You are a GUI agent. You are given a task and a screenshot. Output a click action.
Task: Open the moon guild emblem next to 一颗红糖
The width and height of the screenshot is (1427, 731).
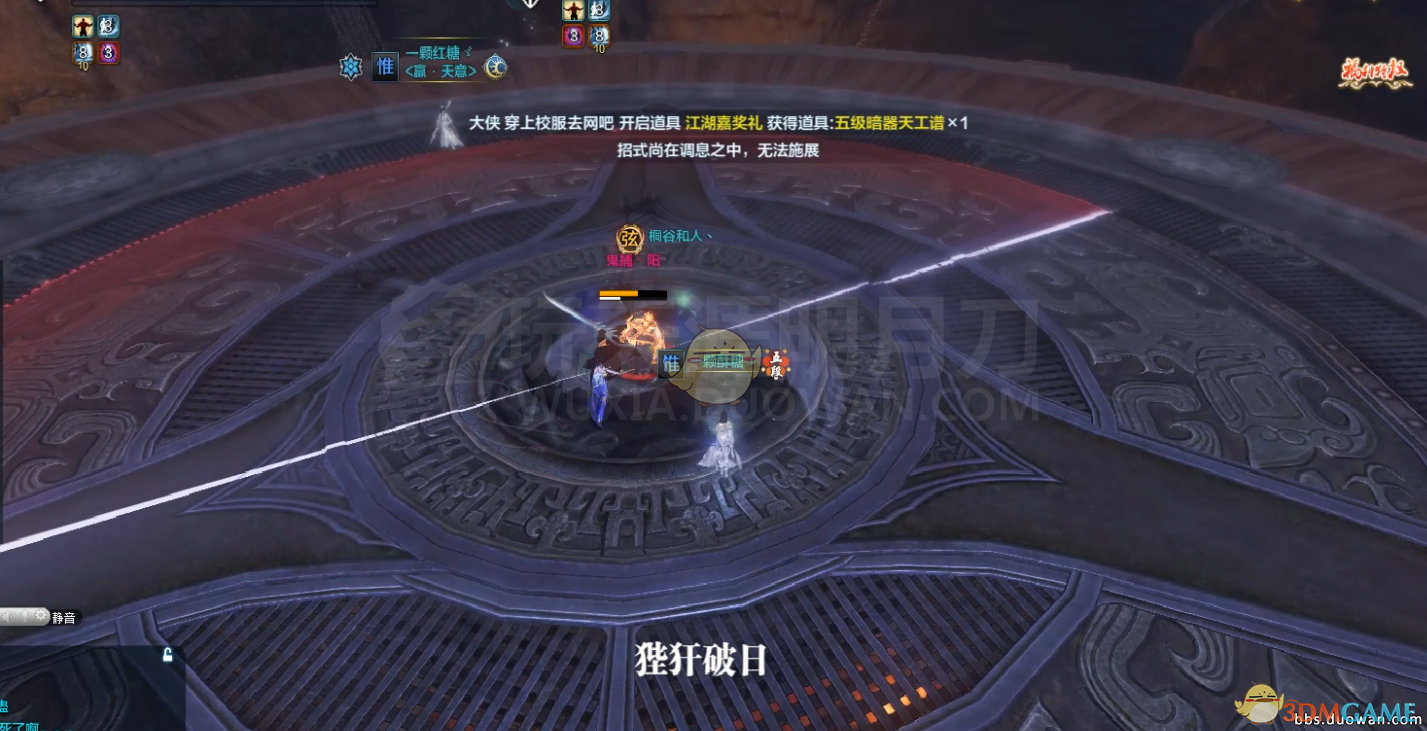click(x=495, y=68)
